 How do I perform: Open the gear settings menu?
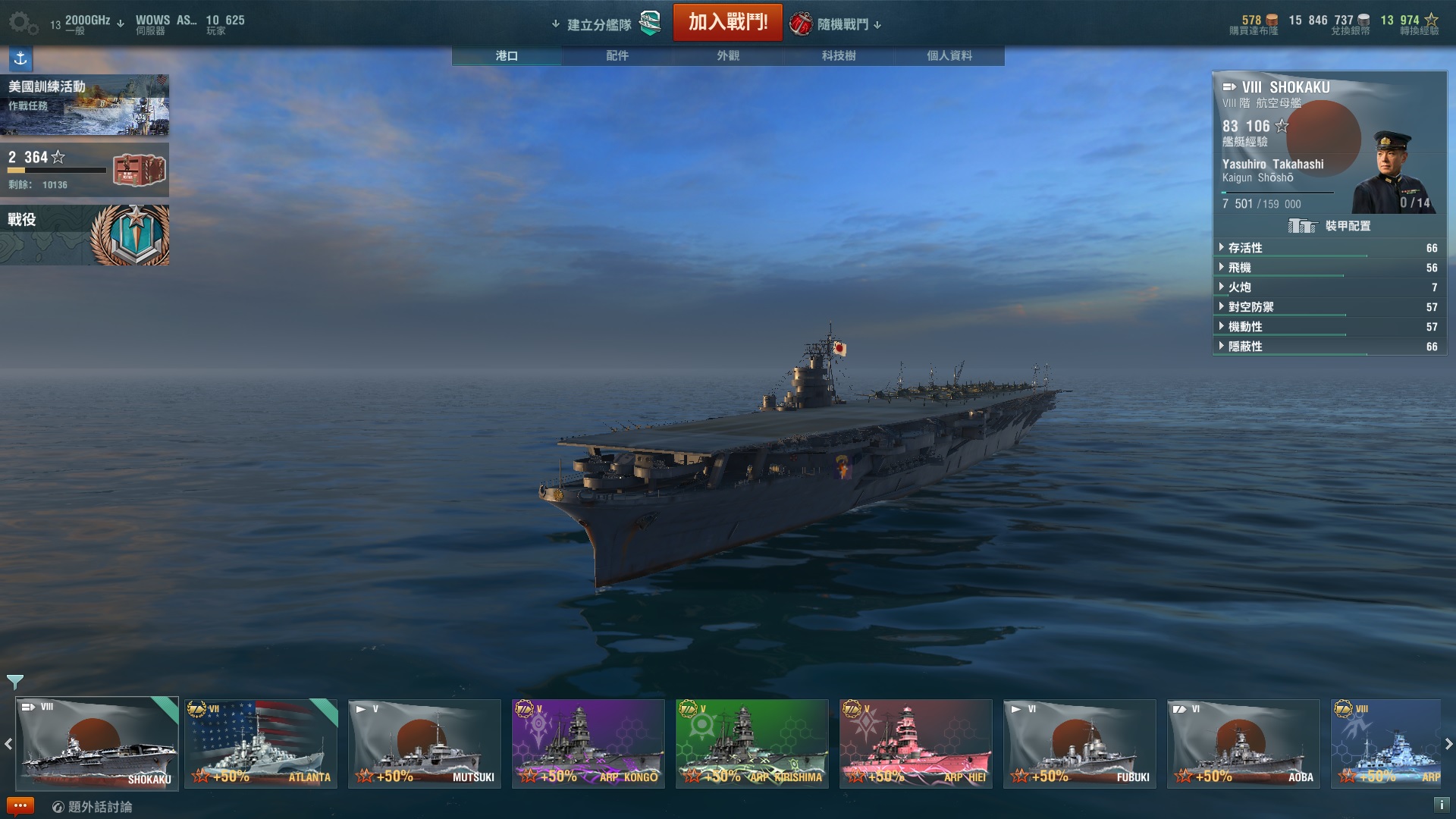click(22, 23)
